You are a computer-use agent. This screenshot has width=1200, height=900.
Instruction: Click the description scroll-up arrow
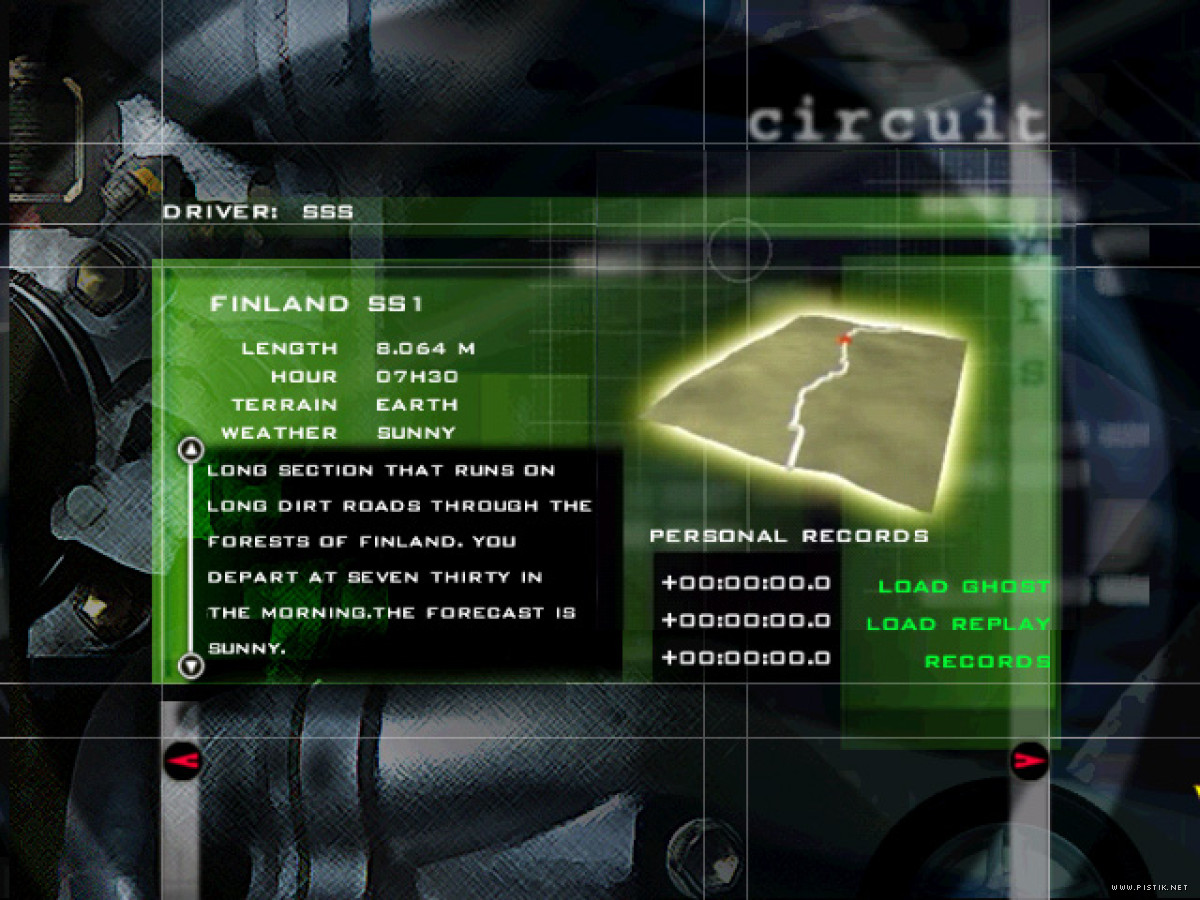[190, 450]
